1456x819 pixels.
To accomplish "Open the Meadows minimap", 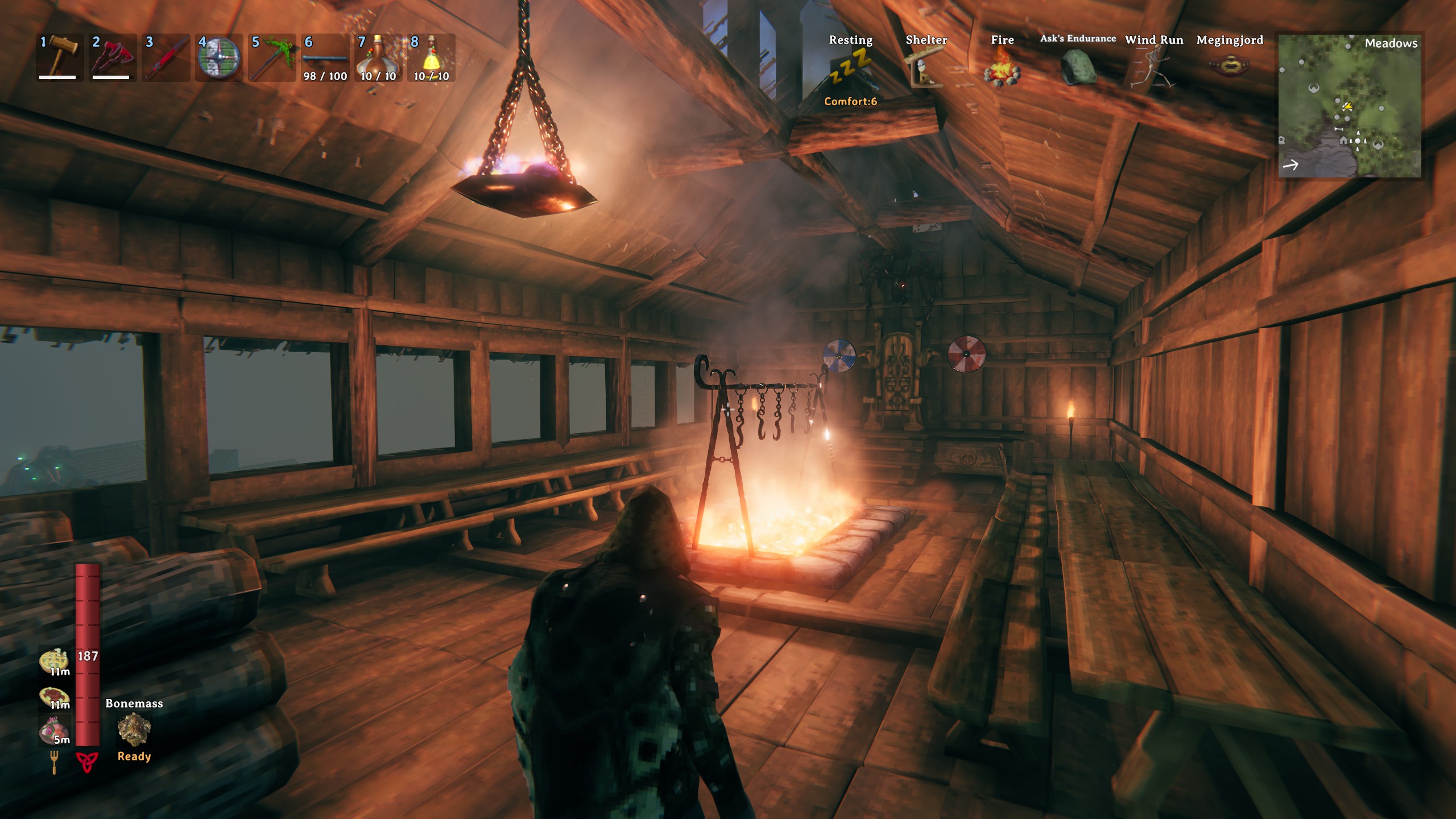I will point(1349,106).
